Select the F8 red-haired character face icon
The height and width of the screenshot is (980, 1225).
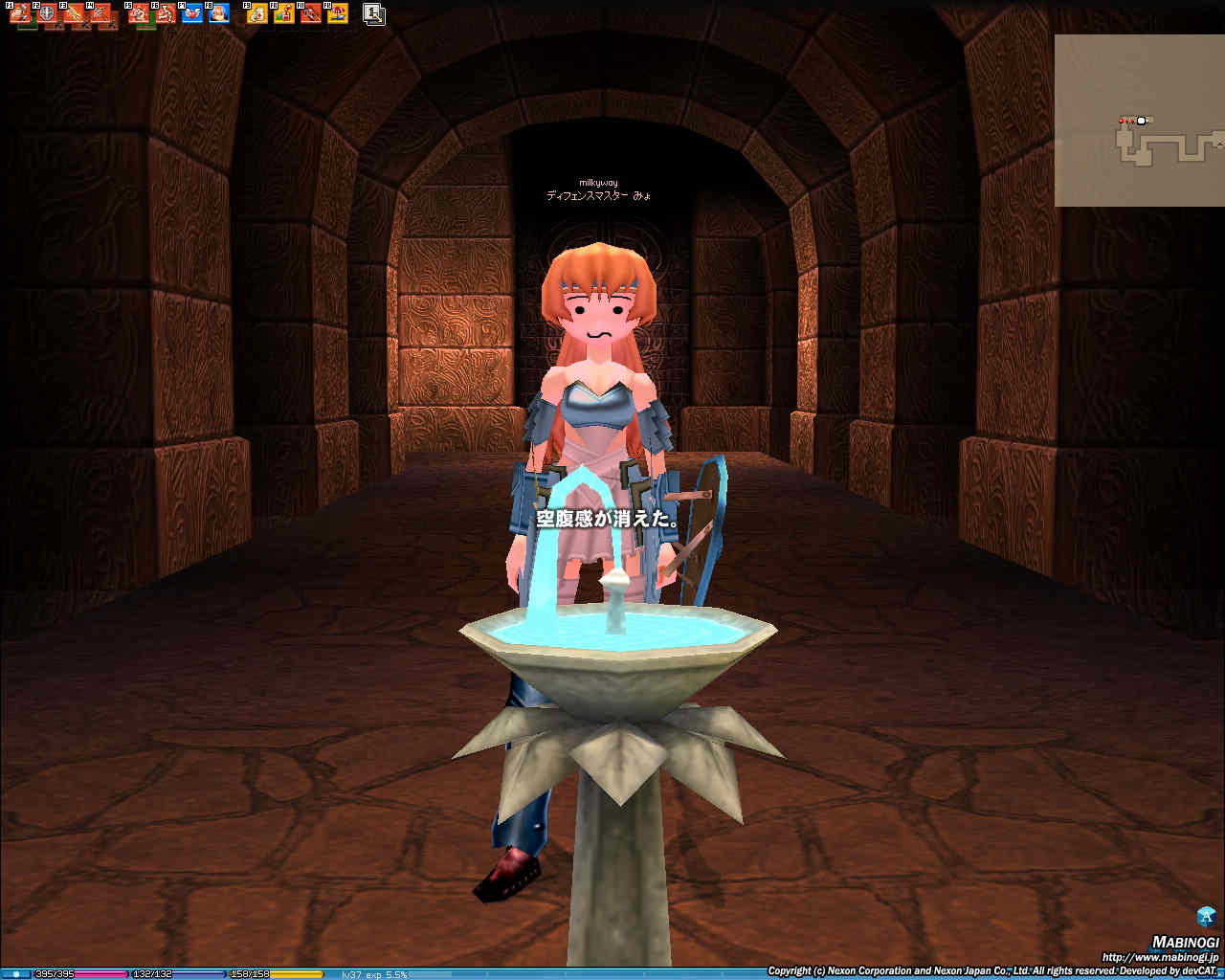(219, 14)
